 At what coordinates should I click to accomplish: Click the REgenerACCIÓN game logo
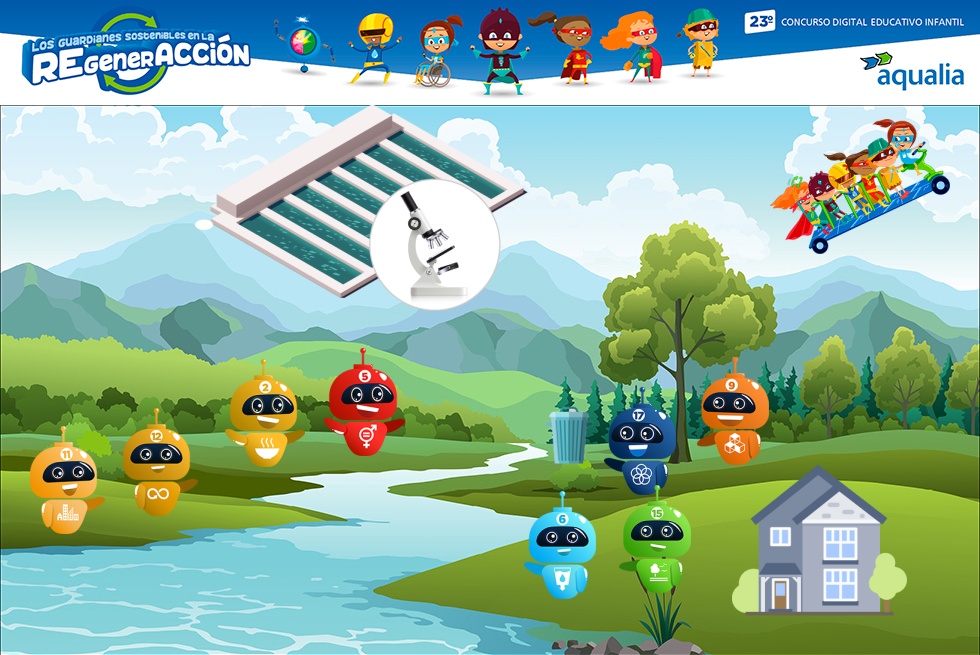tap(139, 54)
